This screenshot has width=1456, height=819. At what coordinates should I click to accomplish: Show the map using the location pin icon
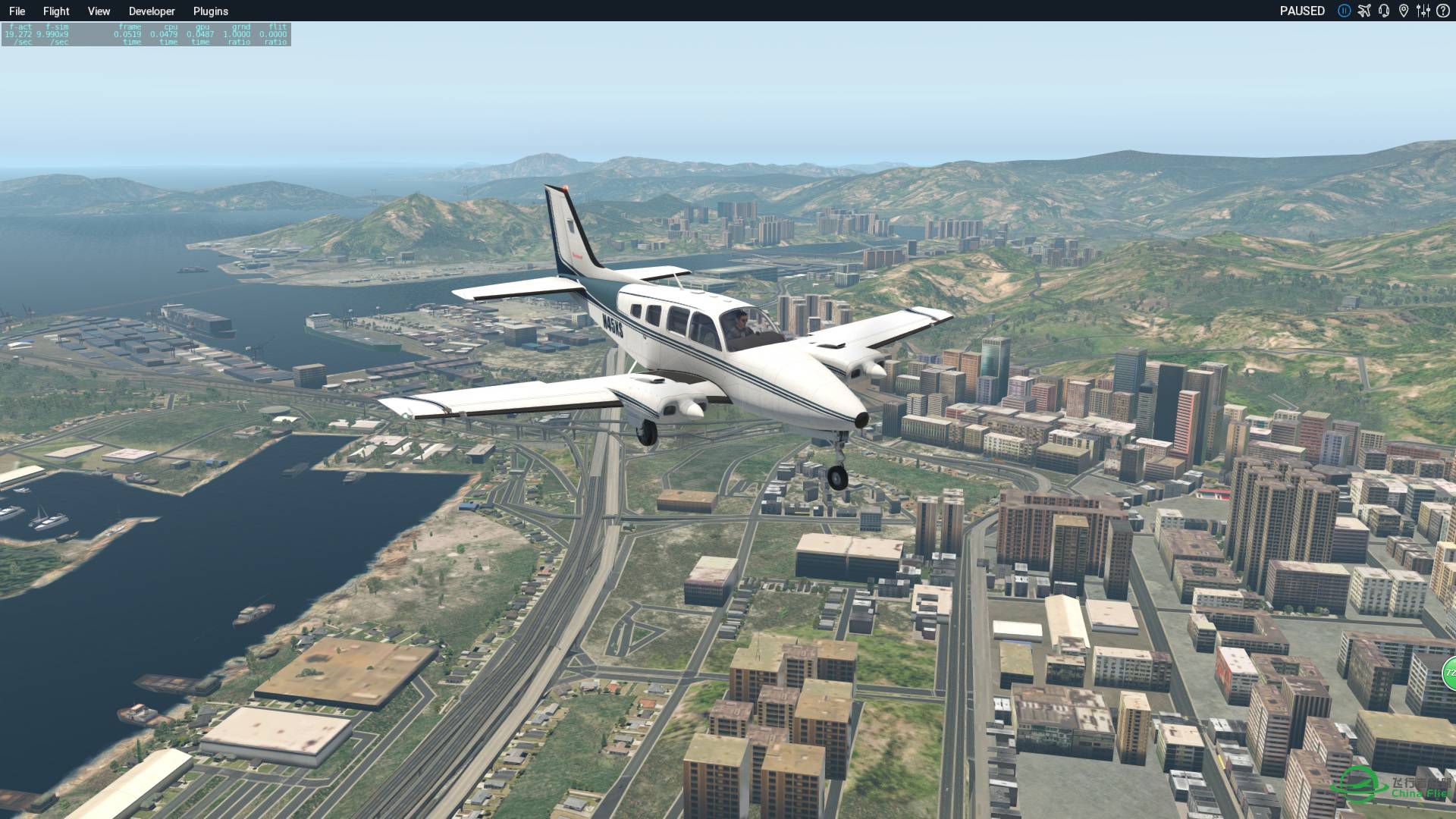[1404, 11]
